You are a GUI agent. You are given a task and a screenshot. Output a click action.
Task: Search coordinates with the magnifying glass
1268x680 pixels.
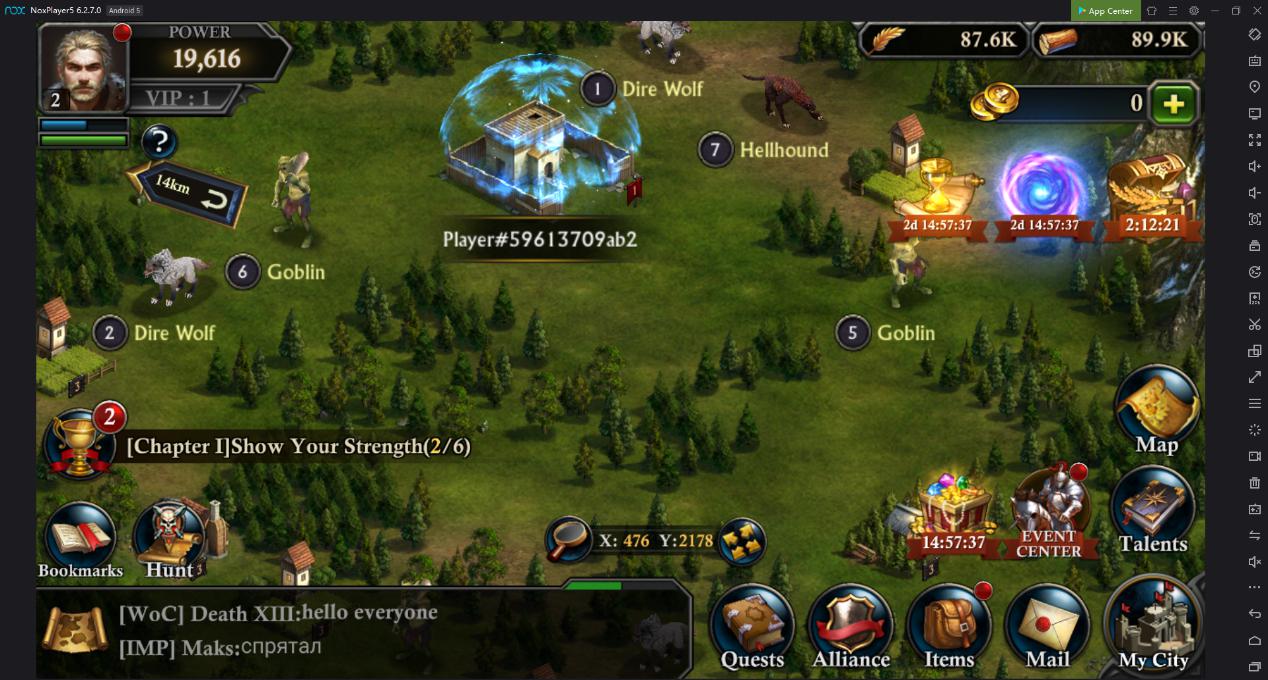569,540
